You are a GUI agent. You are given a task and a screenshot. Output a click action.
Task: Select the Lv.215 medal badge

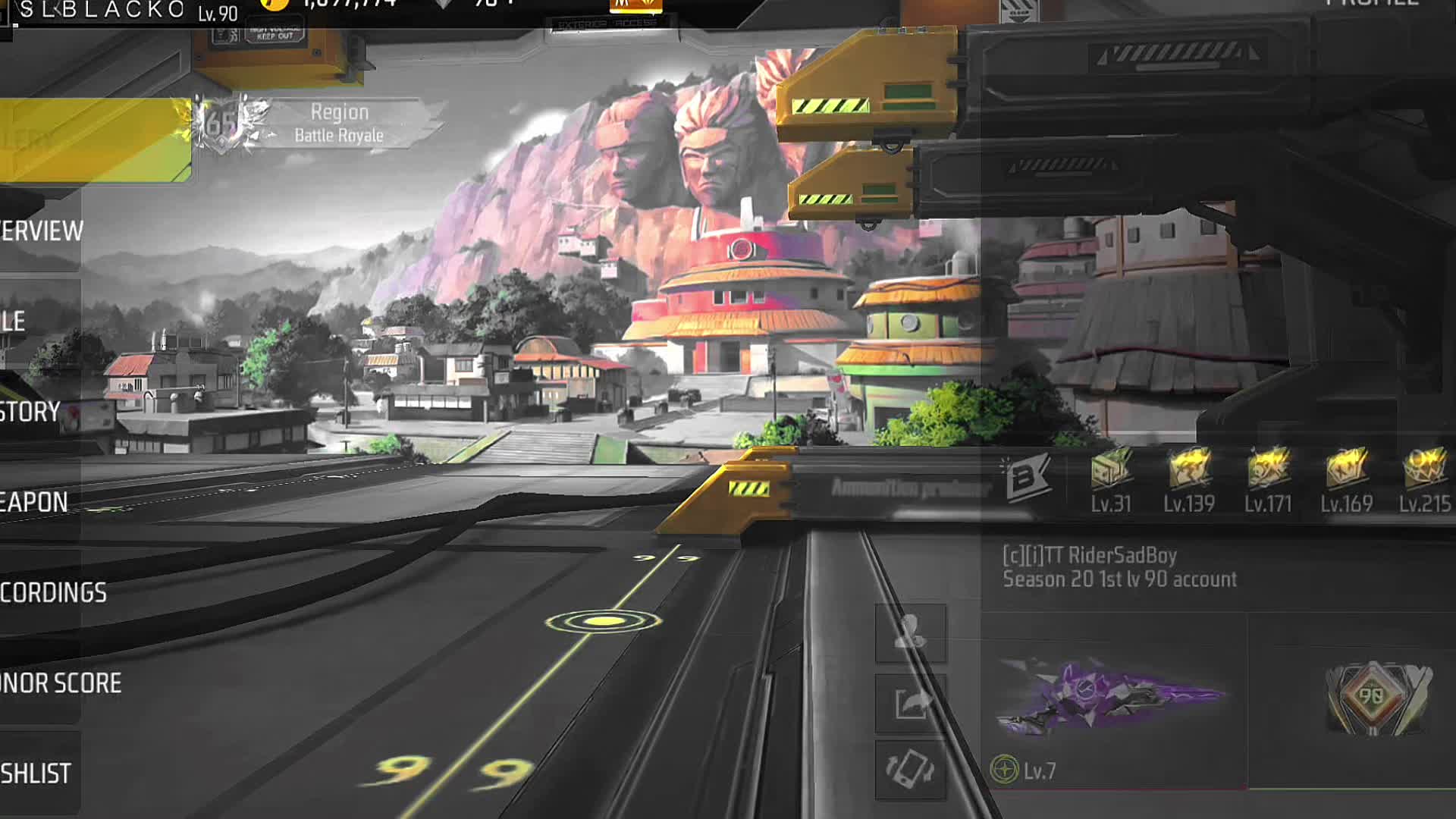click(x=1425, y=479)
